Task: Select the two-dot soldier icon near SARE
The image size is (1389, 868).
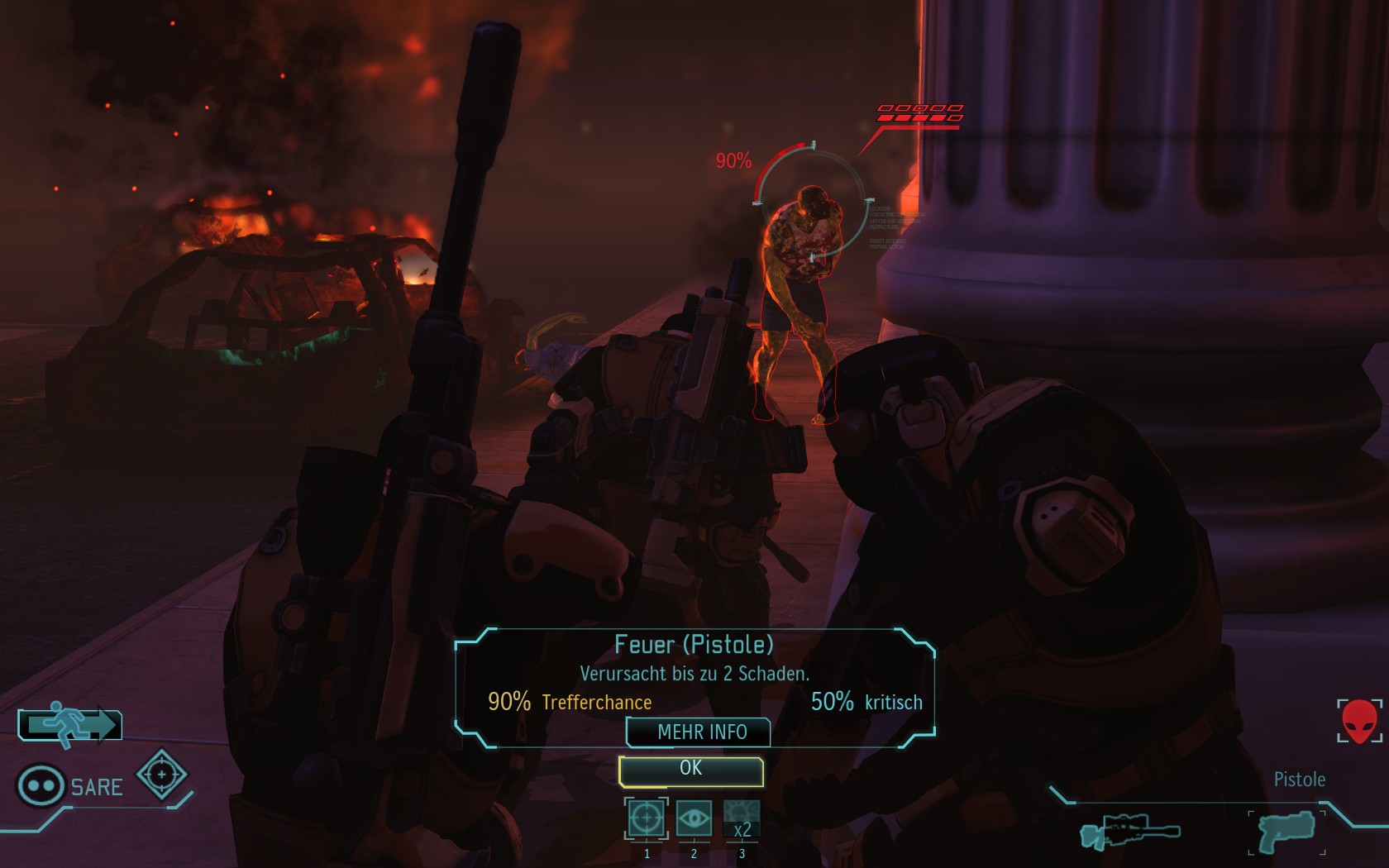Action: (41, 785)
